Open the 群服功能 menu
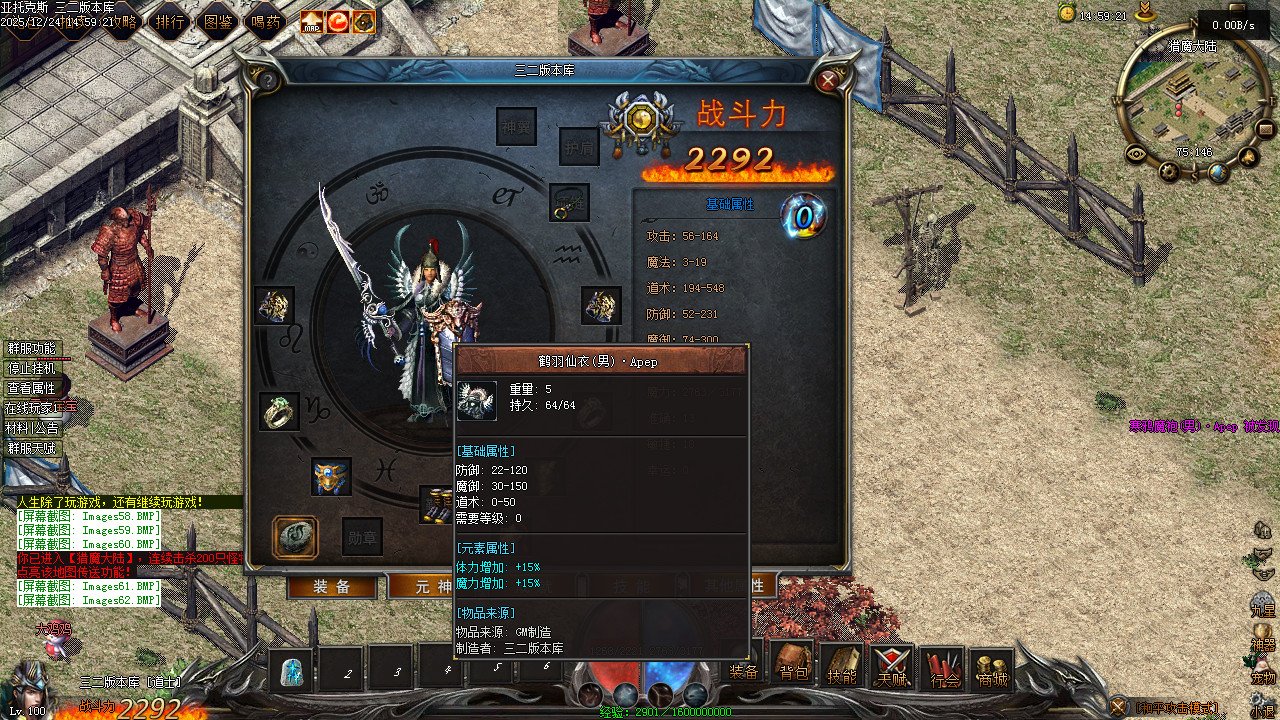Image resolution: width=1280 pixels, height=720 pixels. click(x=32, y=349)
